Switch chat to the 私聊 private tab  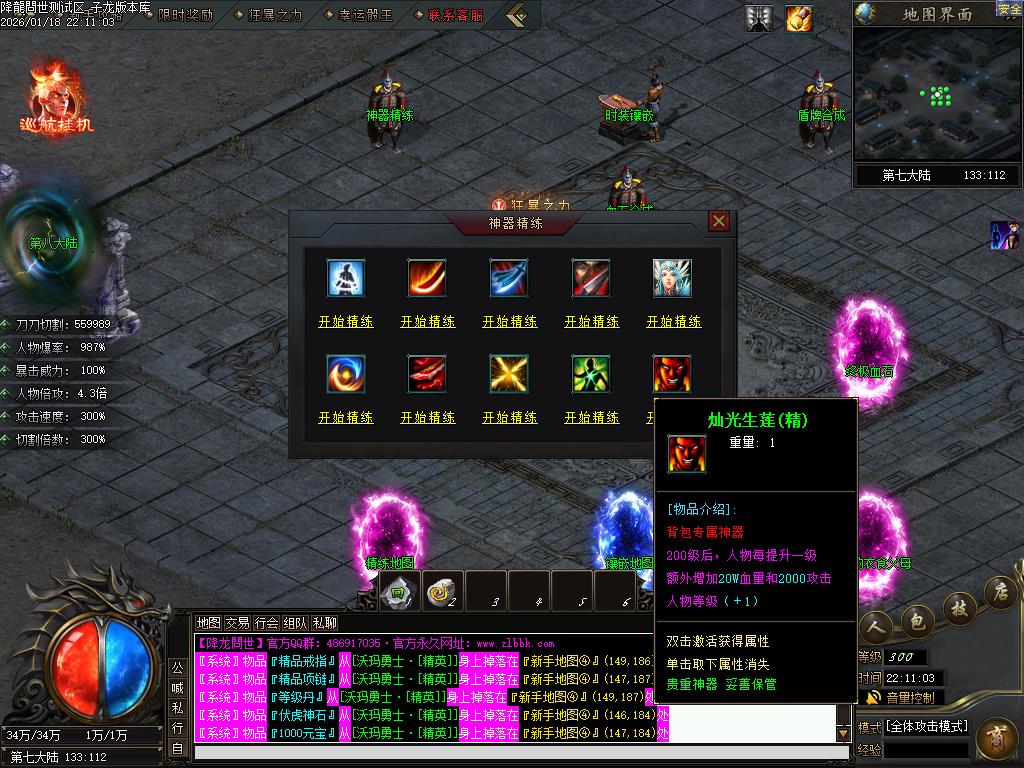point(325,622)
